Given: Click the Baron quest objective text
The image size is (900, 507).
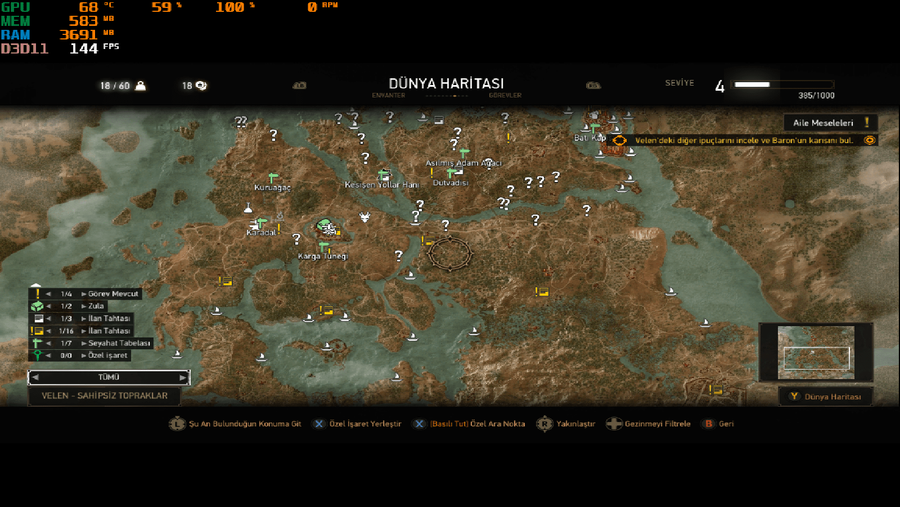Looking at the screenshot, I should point(744,140).
